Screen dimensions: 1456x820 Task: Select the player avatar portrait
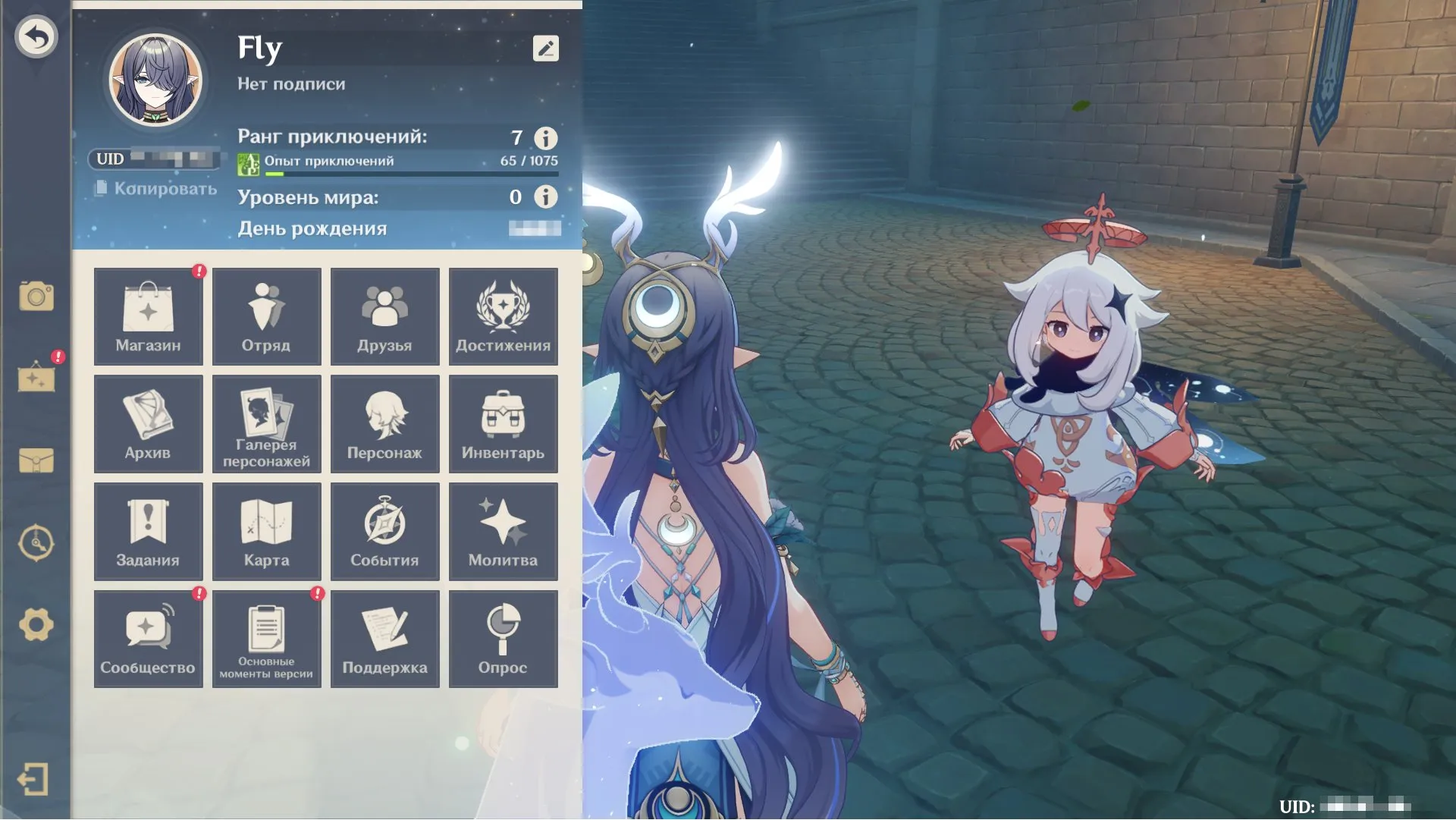(x=155, y=80)
